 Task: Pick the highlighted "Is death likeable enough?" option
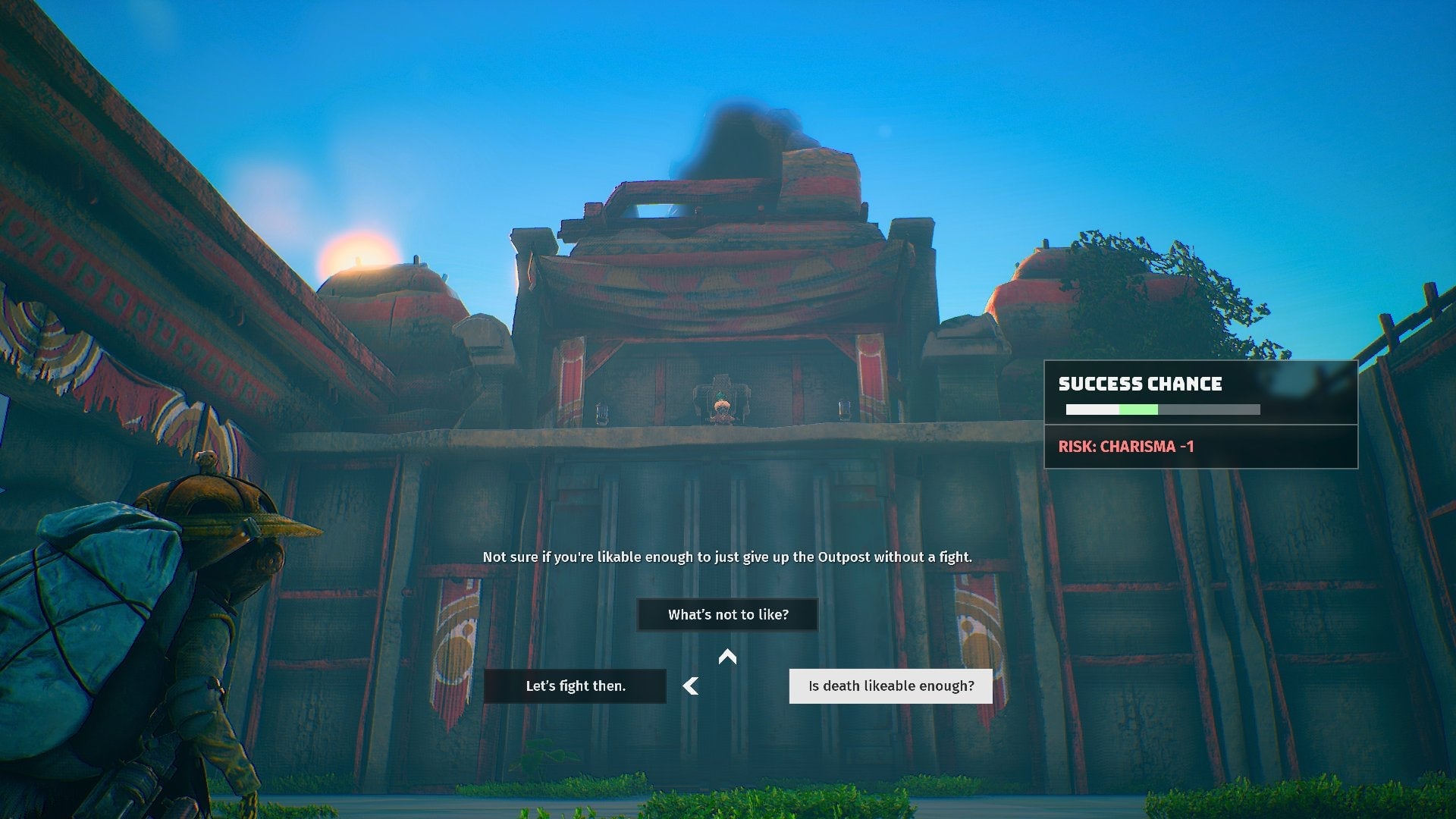(890, 686)
